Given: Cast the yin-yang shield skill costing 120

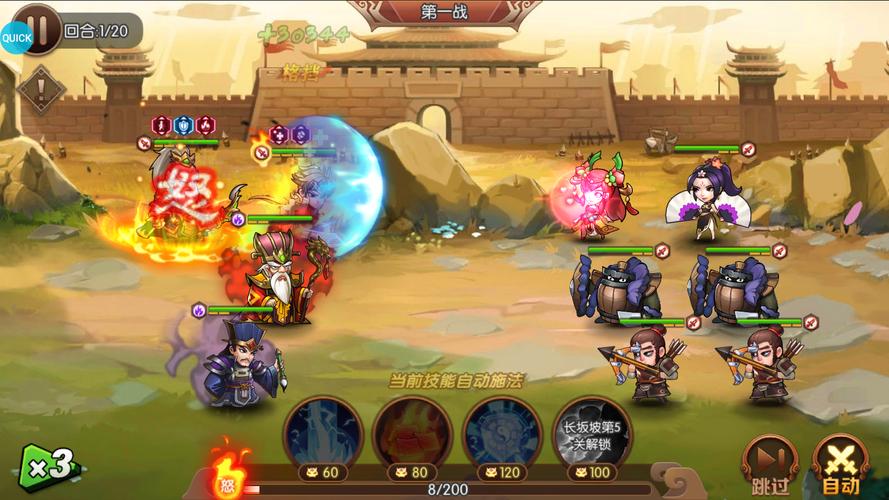Looking at the screenshot, I should coord(502,433).
